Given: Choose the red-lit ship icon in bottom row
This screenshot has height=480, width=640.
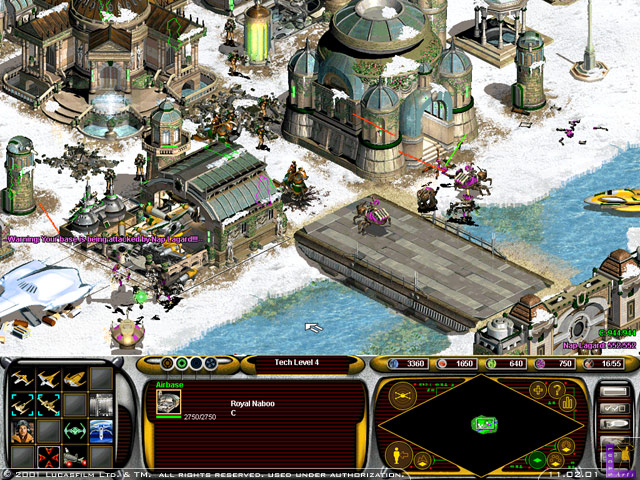Looking at the screenshot, I should (75, 456).
